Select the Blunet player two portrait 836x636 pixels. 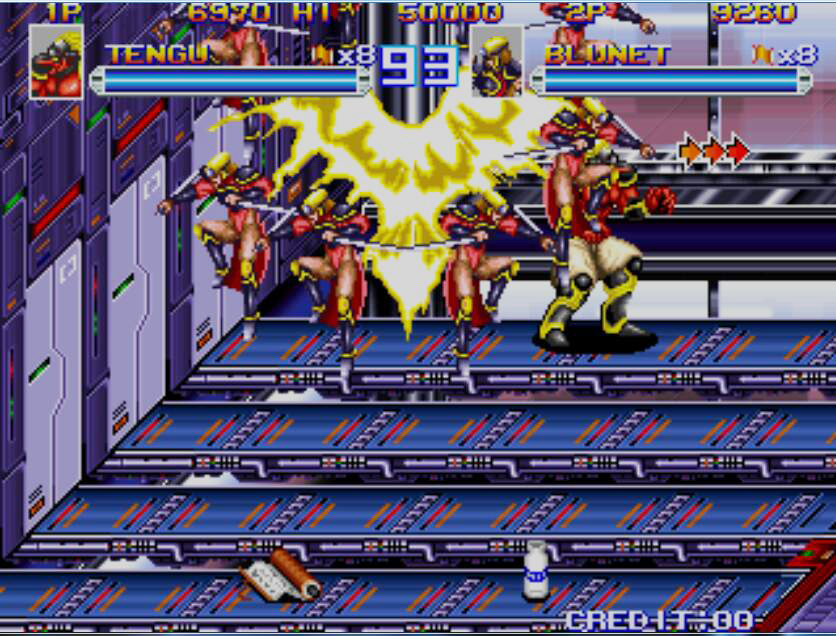click(x=496, y=62)
